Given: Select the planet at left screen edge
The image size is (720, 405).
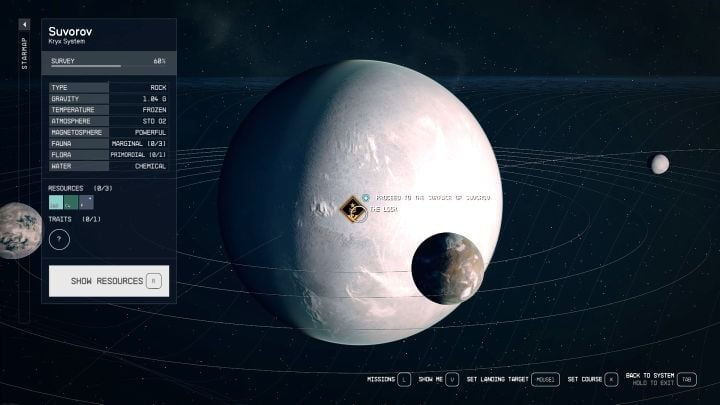Looking at the screenshot, I should tap(16, 231).
